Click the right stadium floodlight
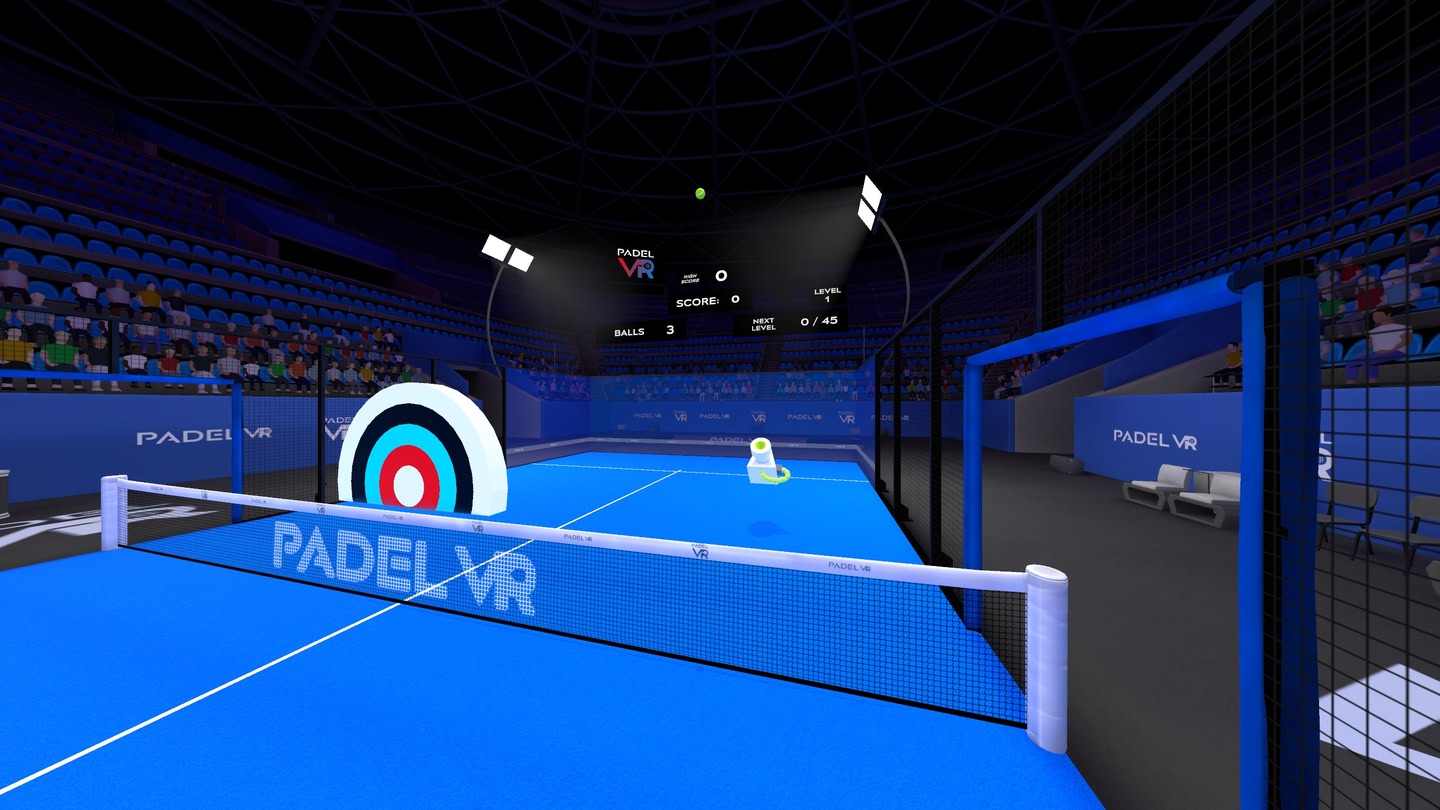The height and width of the screenshot is (810, 1440). pos(869,201)
